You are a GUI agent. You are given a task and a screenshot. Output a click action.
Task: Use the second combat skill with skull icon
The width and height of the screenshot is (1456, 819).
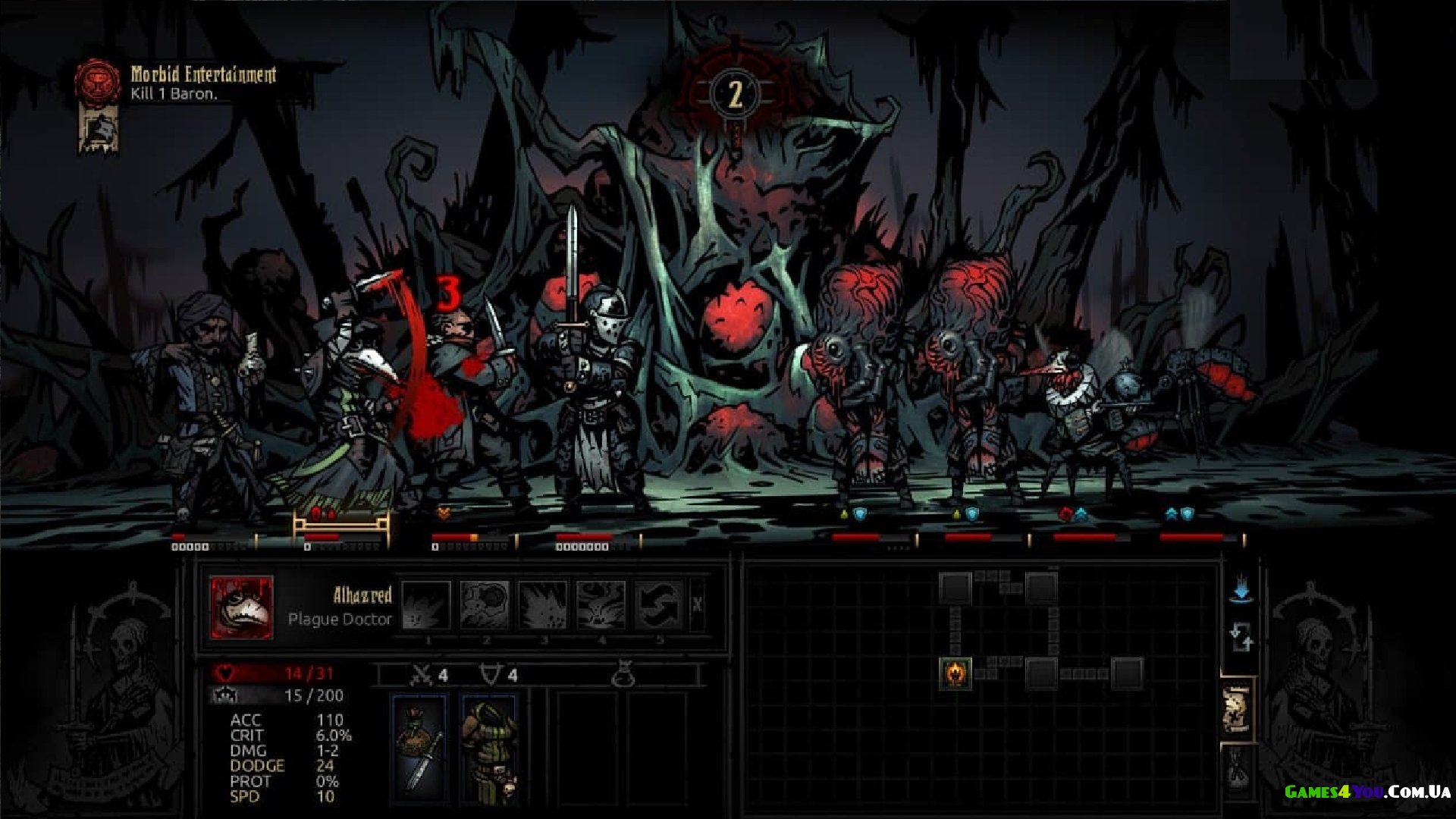(x=485, y=605)
